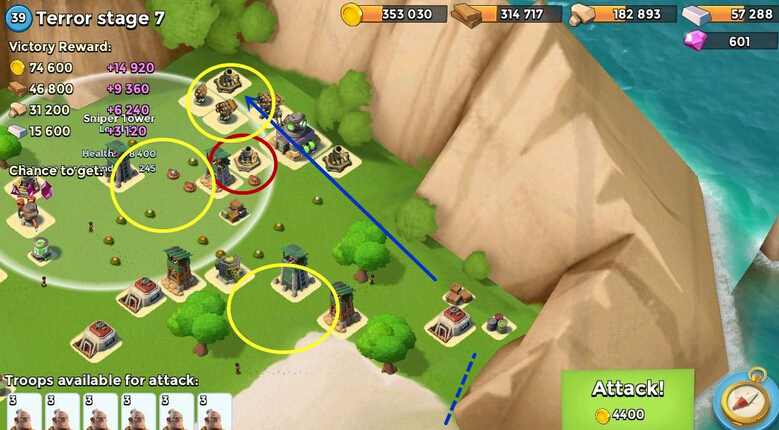The image size is (779, 430).
Task: Click the level 39 experience badge
Action: click(19, 17)
